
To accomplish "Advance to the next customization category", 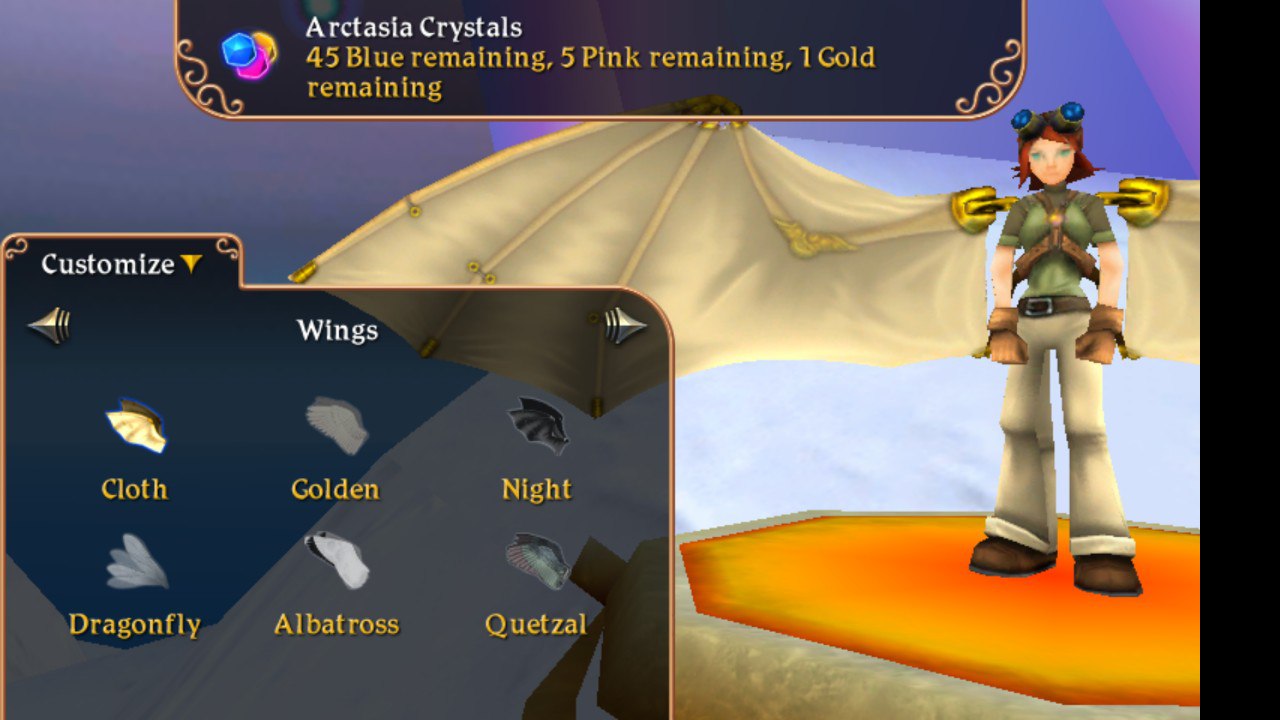I will click(x=625, y=326).
